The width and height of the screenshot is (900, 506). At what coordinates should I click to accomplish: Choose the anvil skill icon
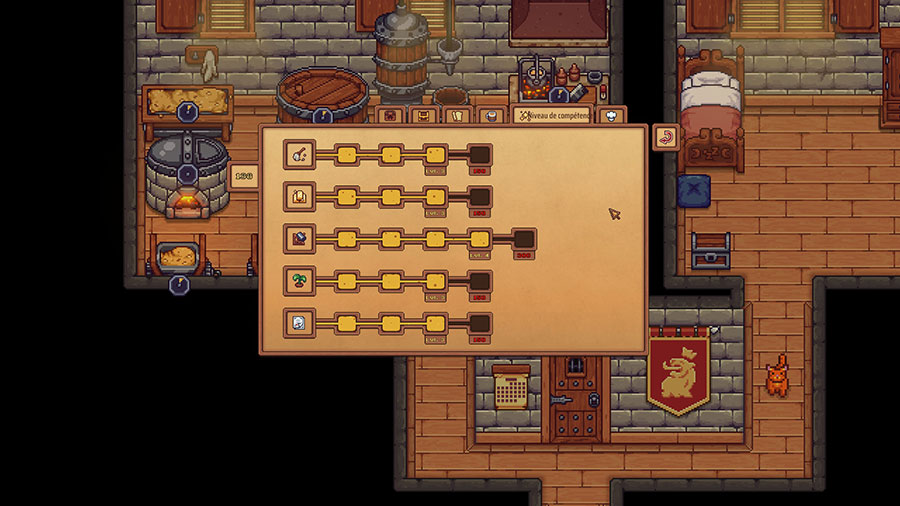299,239
